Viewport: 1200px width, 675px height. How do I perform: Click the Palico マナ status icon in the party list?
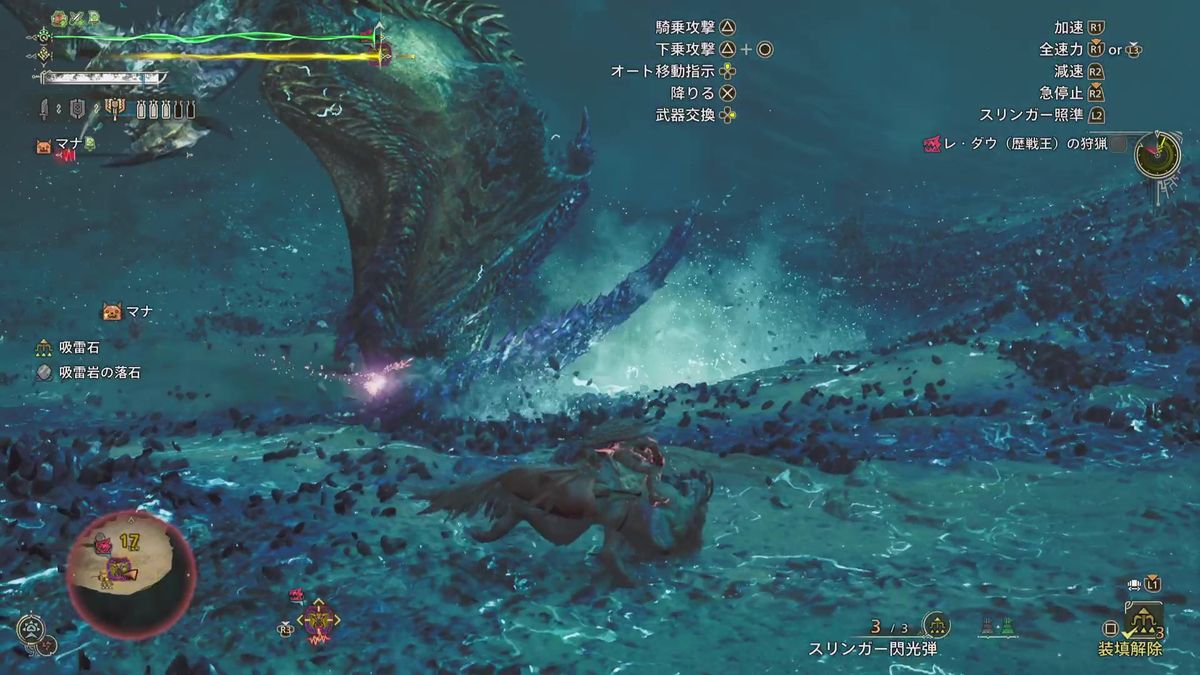pos(44,146)
